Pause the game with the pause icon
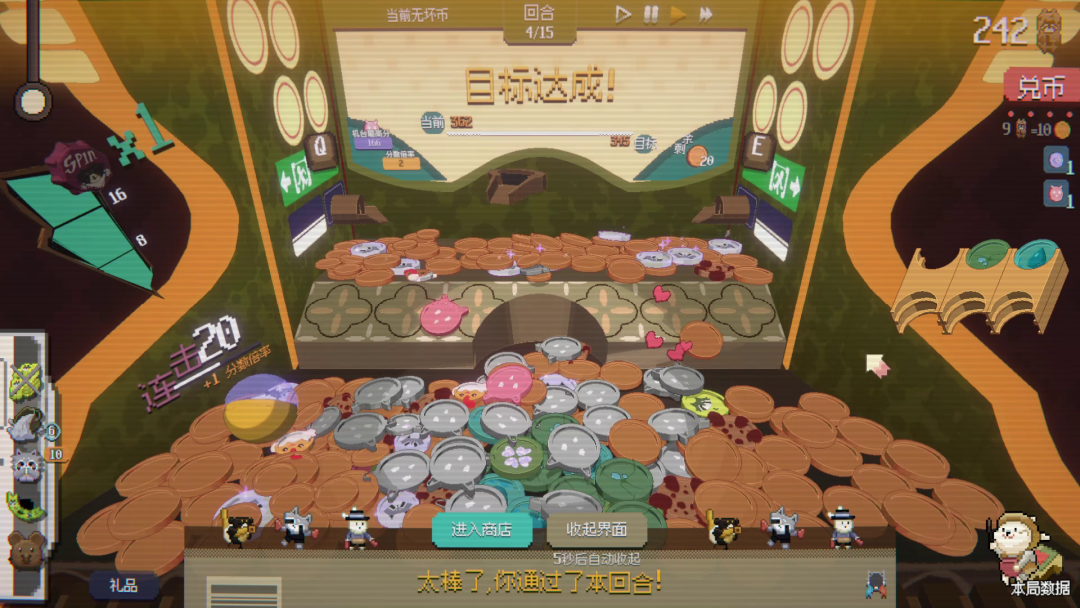Screen dimensions: 1080x608 pos(650,14)
